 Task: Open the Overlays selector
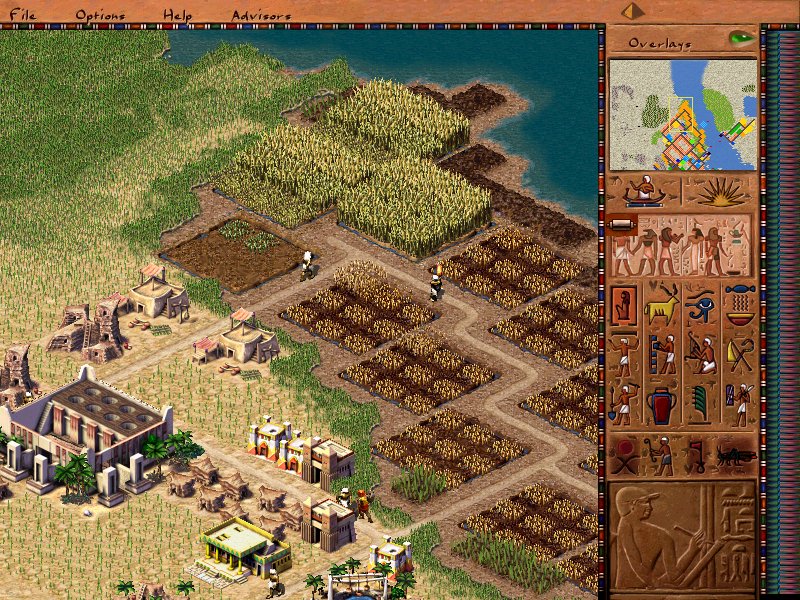(662, 43)
